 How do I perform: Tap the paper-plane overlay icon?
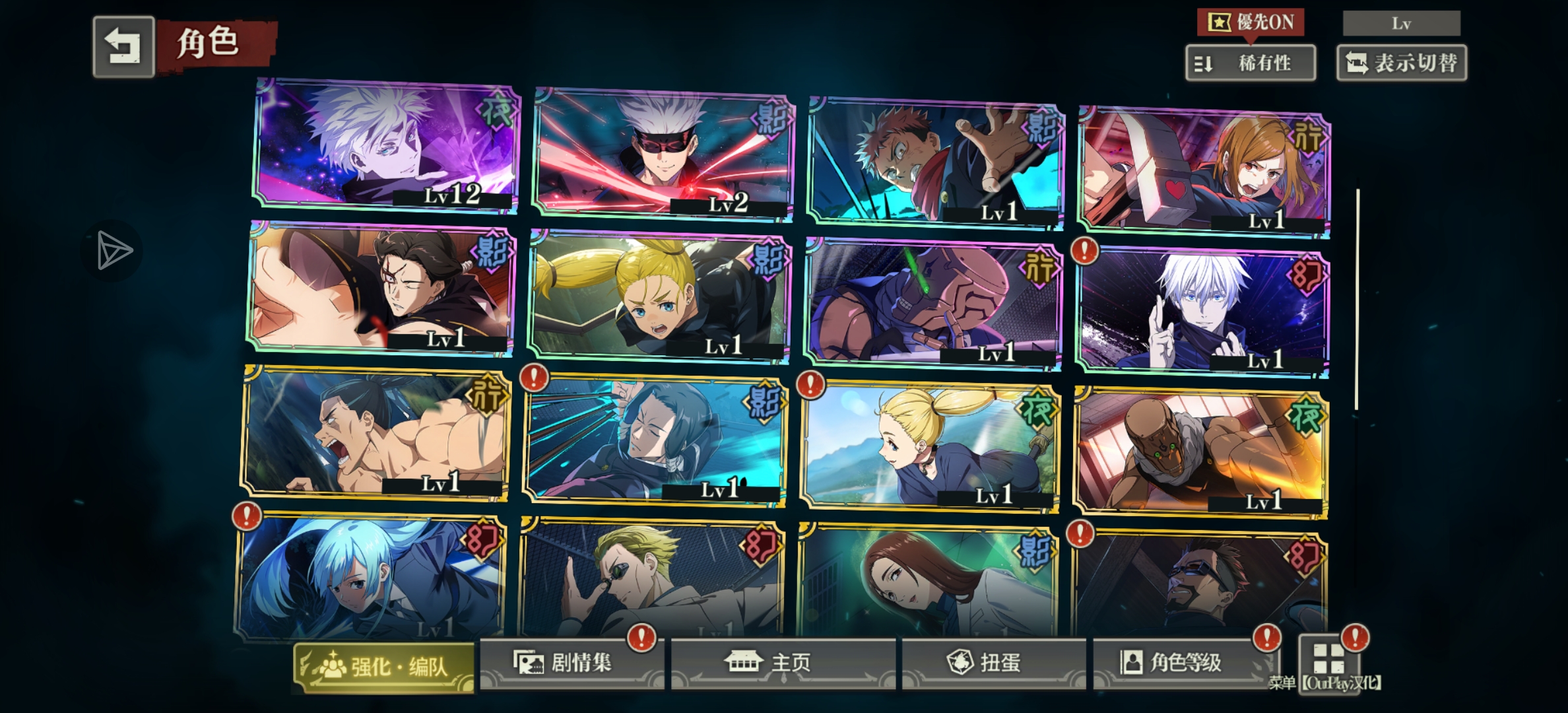click(112, 250)
